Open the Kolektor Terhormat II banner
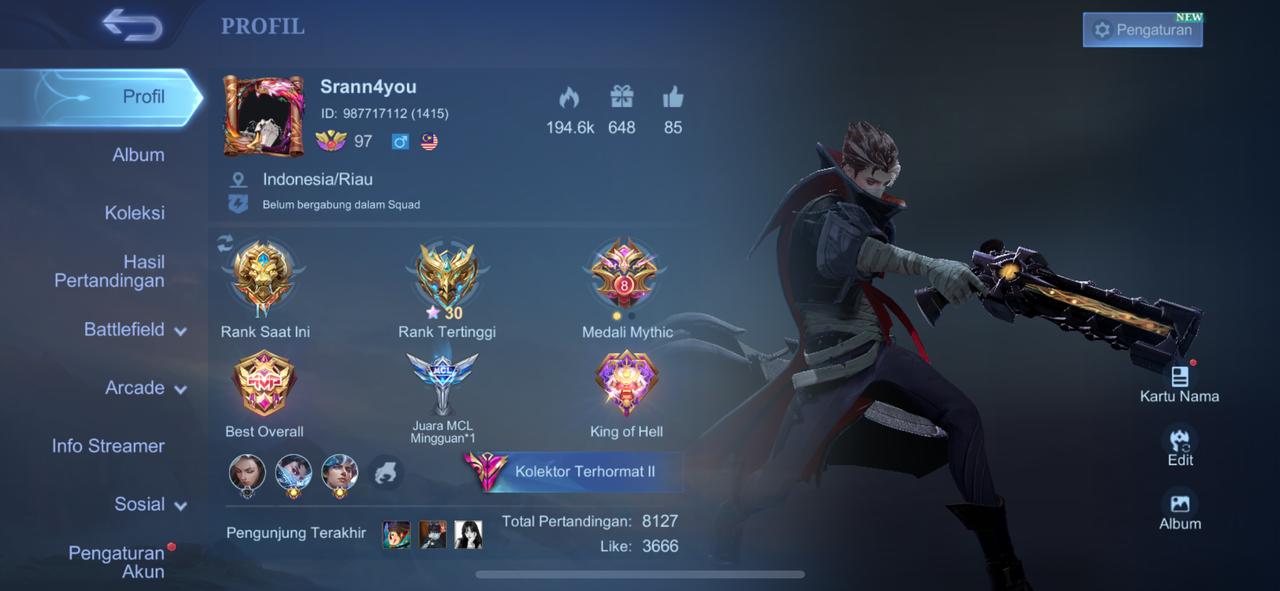The width and height of the screenshot is (1280, 591). click(574, 471)
